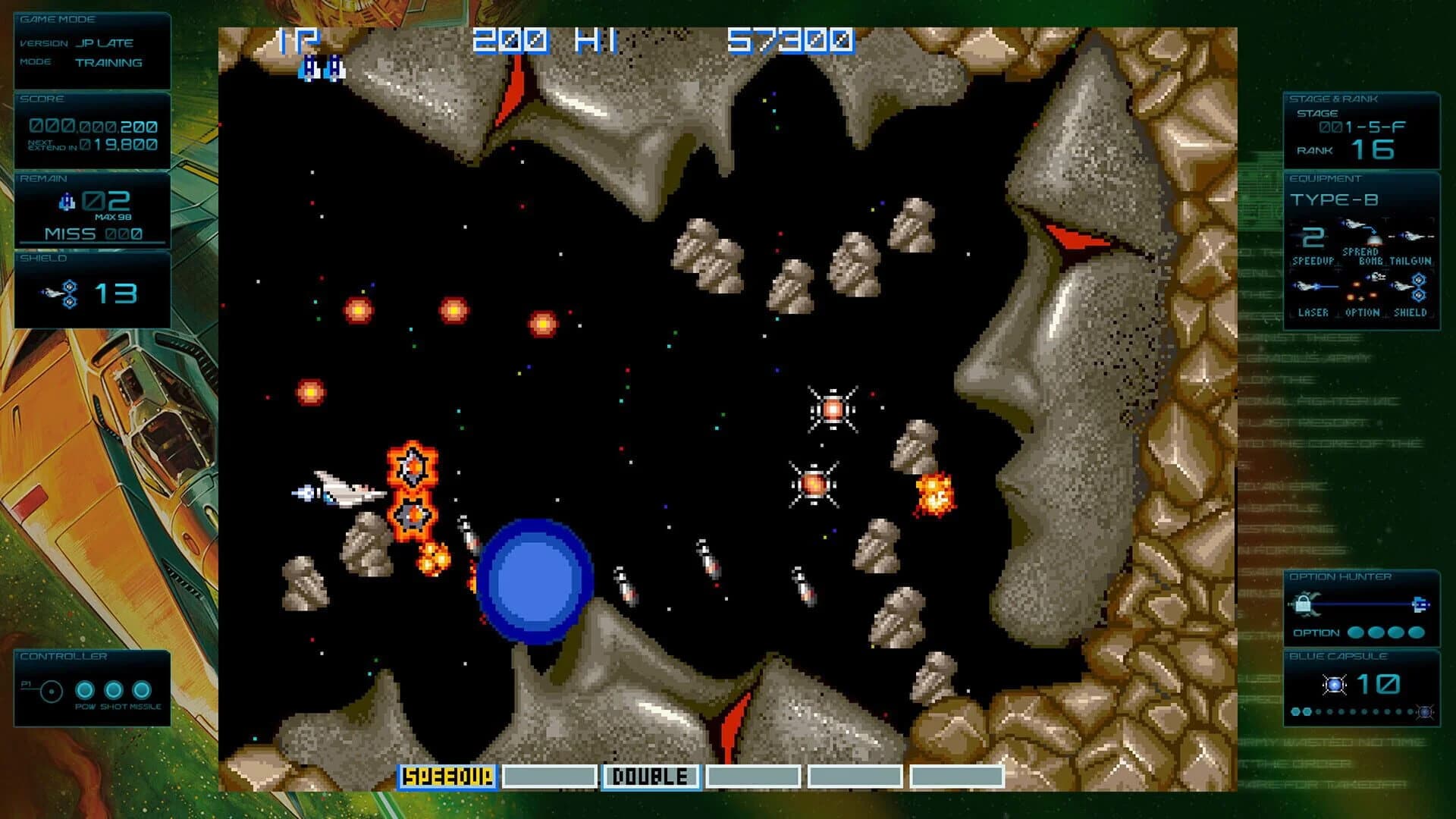Select the highlighted SPEEDUP cell in the power-up gauge

click(x=447, y=777)
